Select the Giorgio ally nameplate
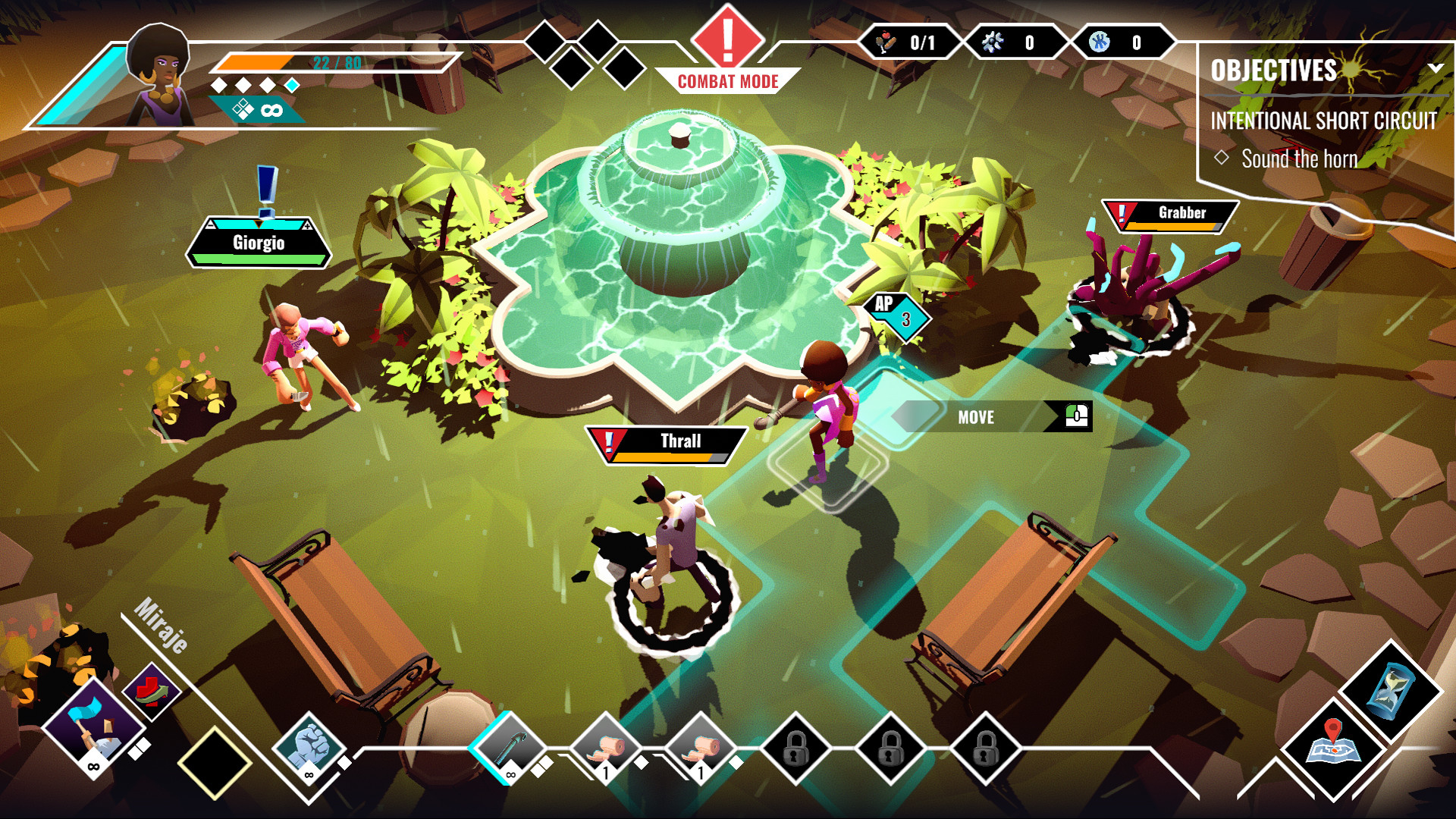The image size is (1456, 819). point(259,243)
